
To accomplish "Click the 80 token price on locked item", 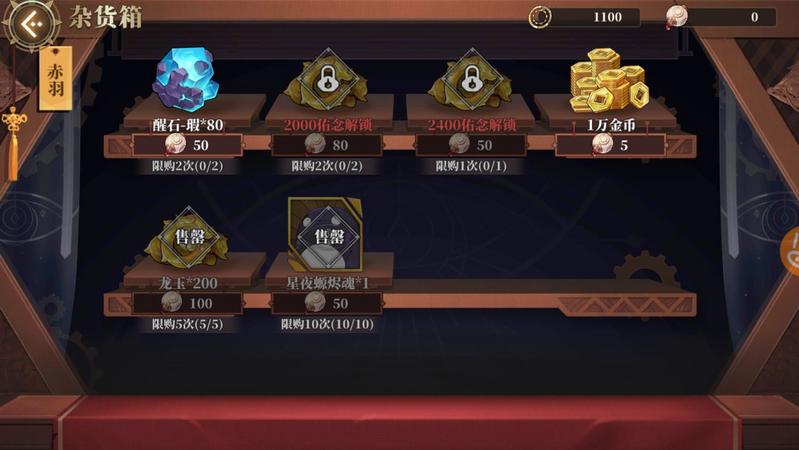I will (x=326, y=145).
